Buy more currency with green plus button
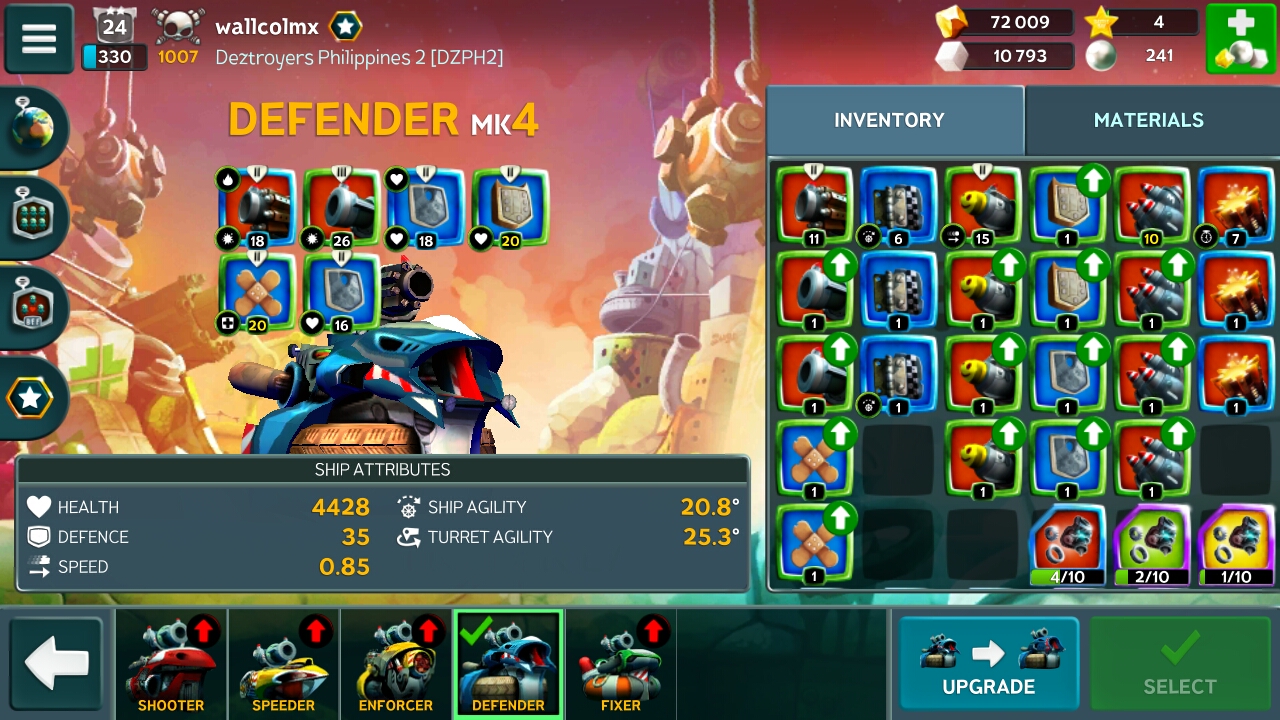This screenshot has width=1280, height=720. coord(1240,39)
